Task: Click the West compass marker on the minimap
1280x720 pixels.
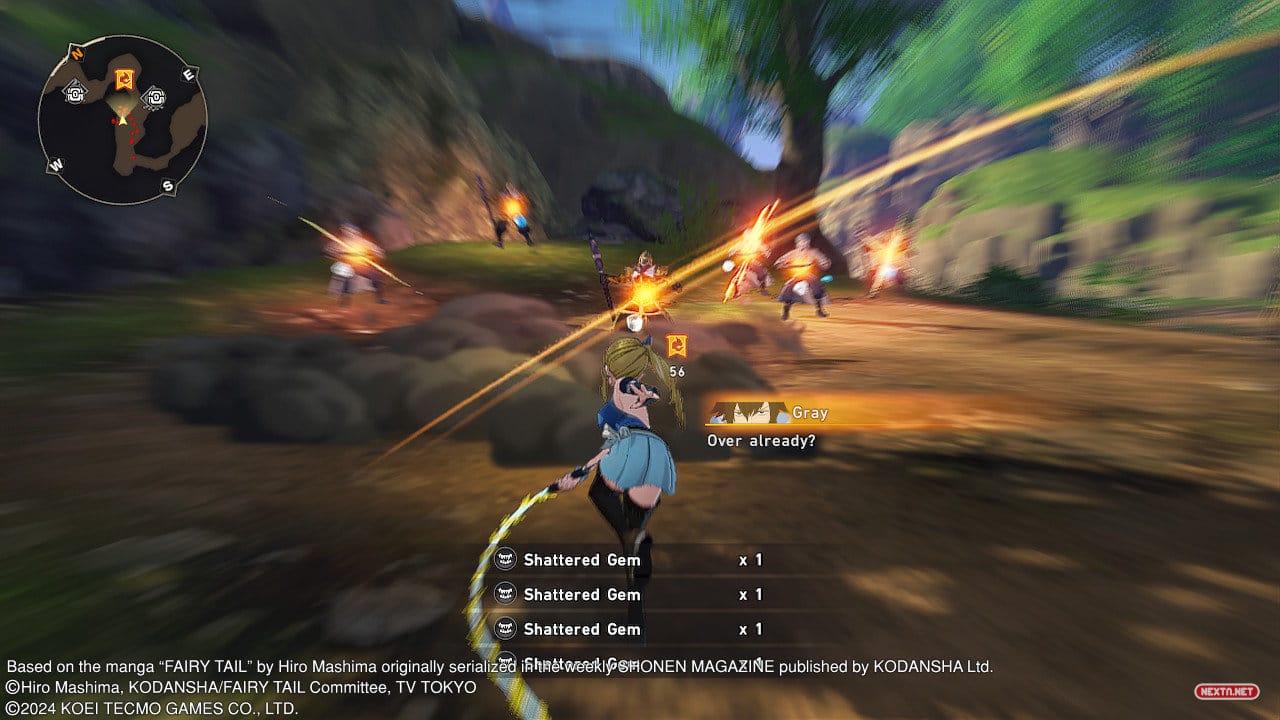Action: point(55,164)
